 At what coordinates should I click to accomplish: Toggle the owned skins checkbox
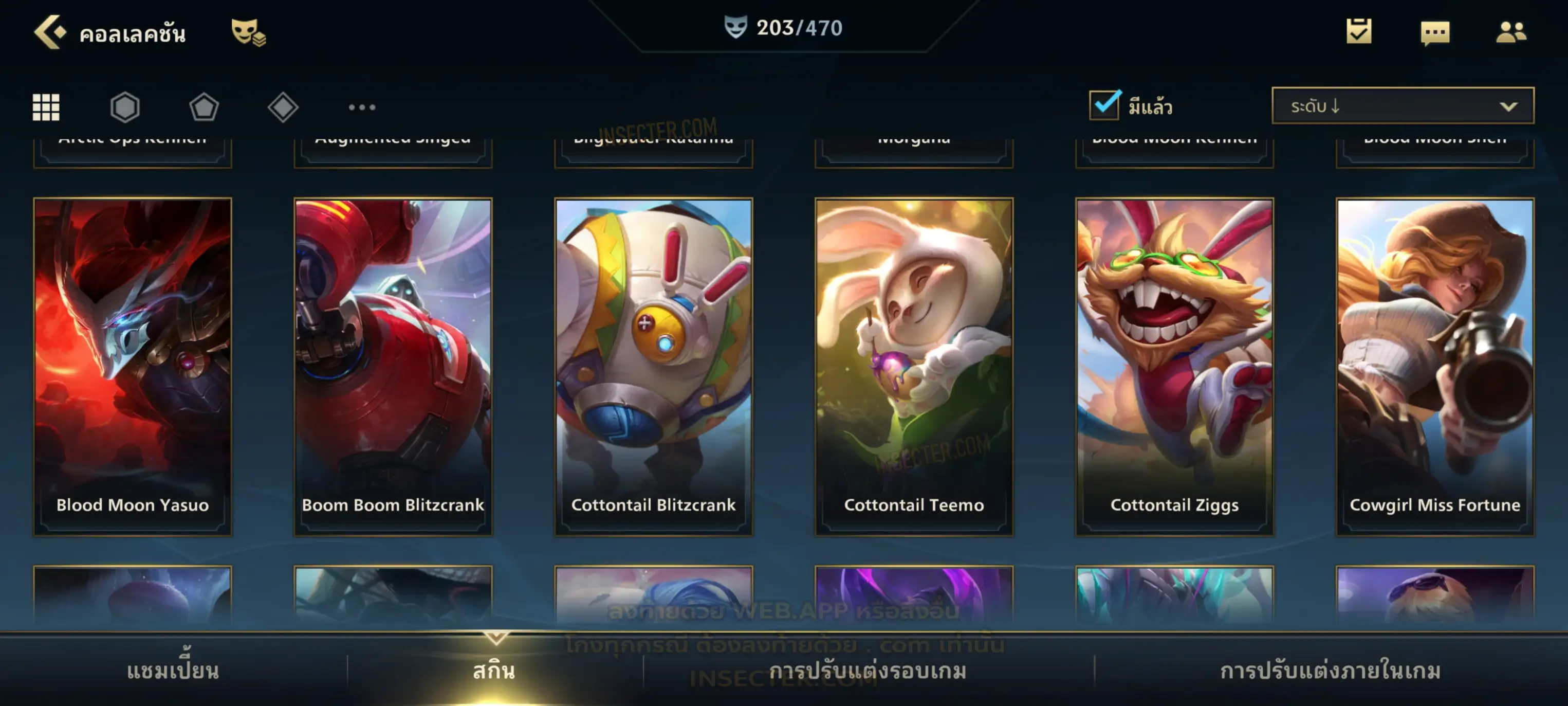[x=1104, y=105]
